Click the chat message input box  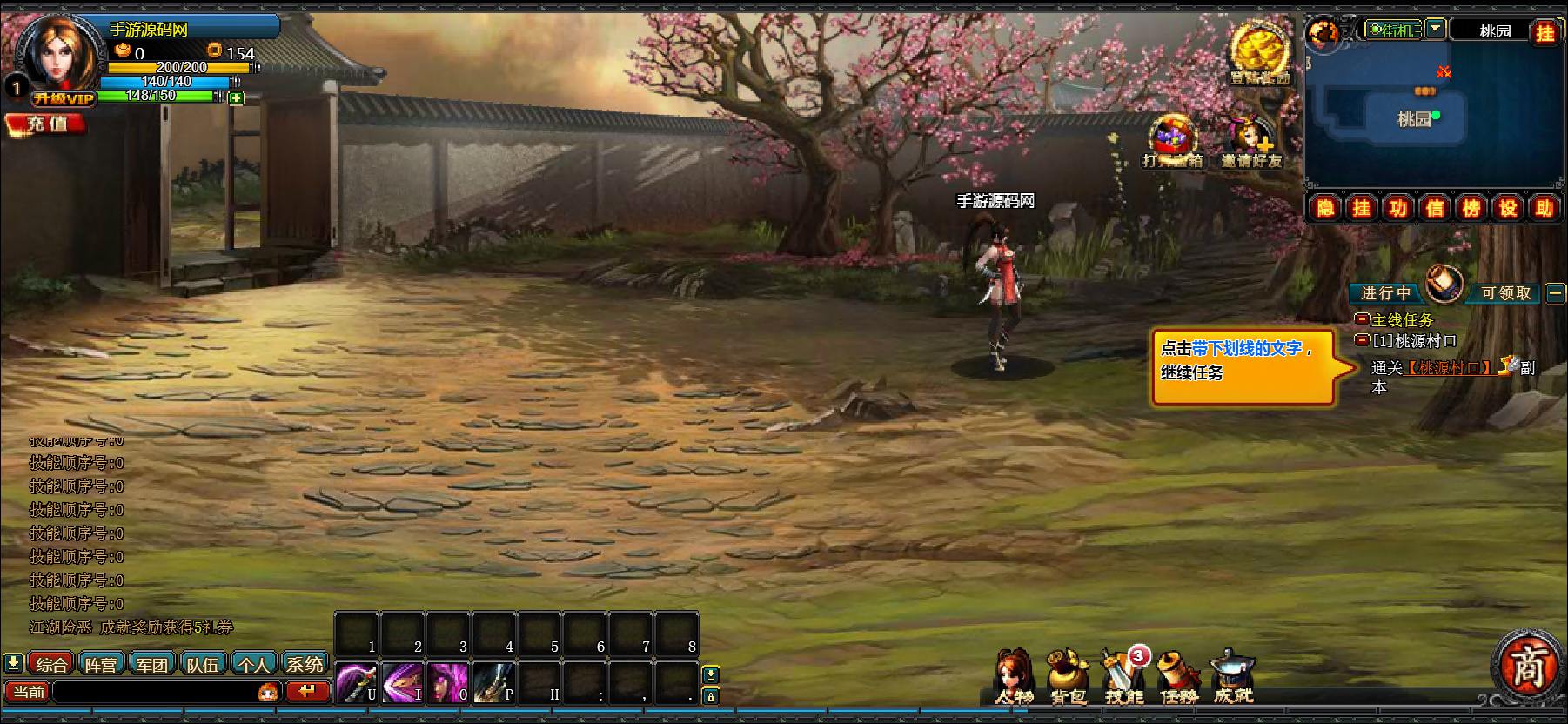click(x=155, y=693)
